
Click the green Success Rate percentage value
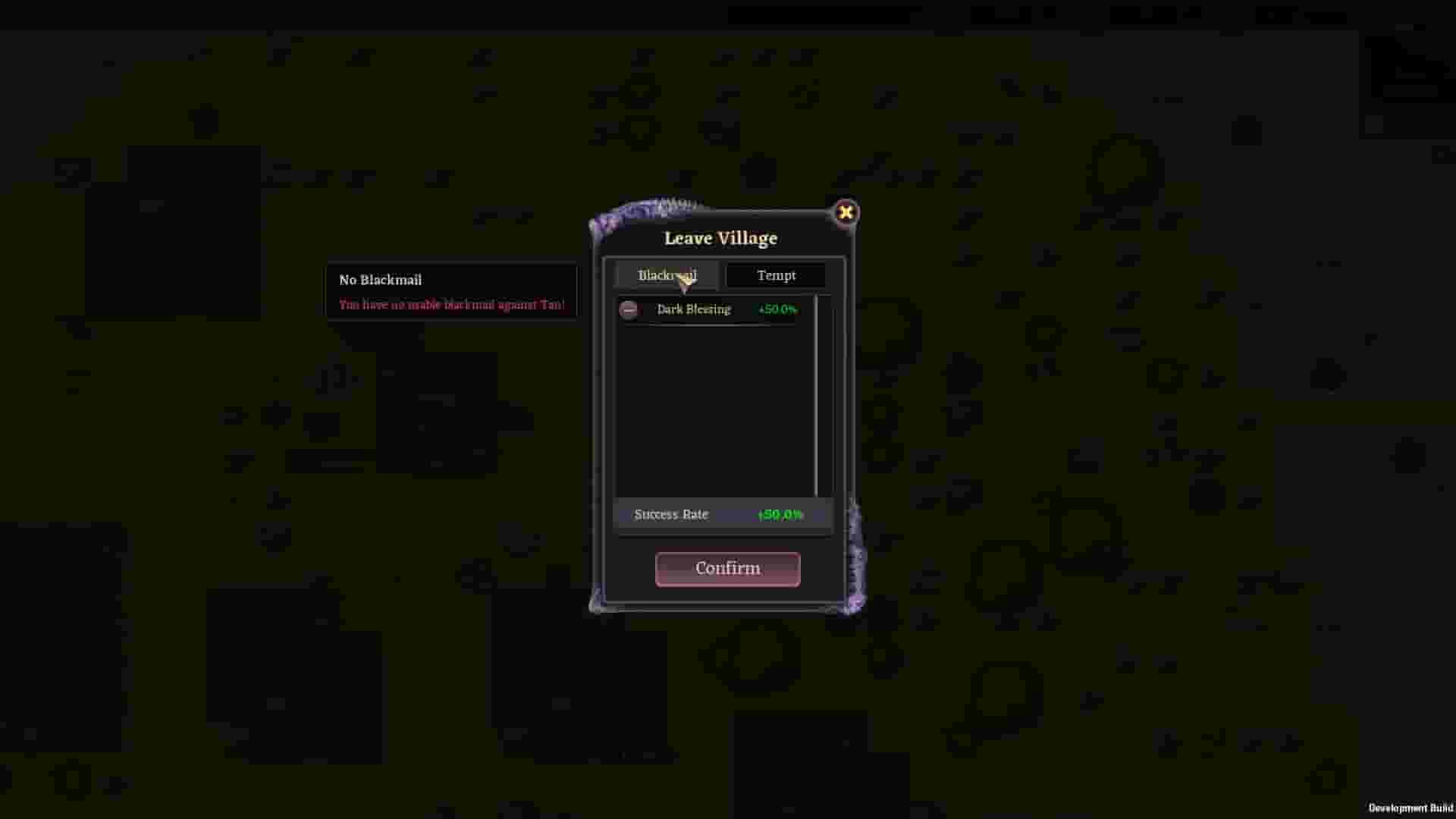click(779, 514)
